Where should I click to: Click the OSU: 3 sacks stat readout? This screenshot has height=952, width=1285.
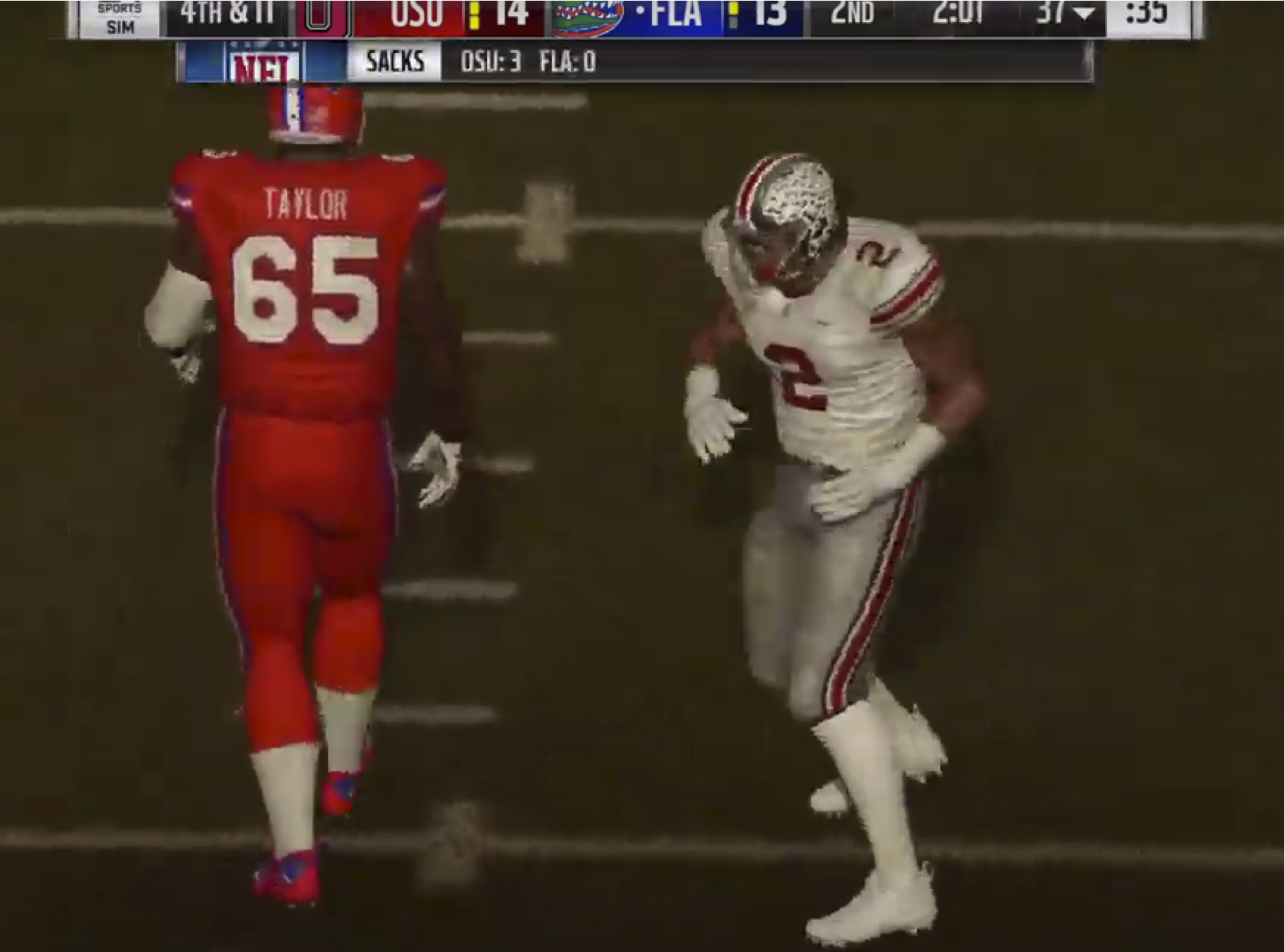pyautogui.click(x=493, y=62)
